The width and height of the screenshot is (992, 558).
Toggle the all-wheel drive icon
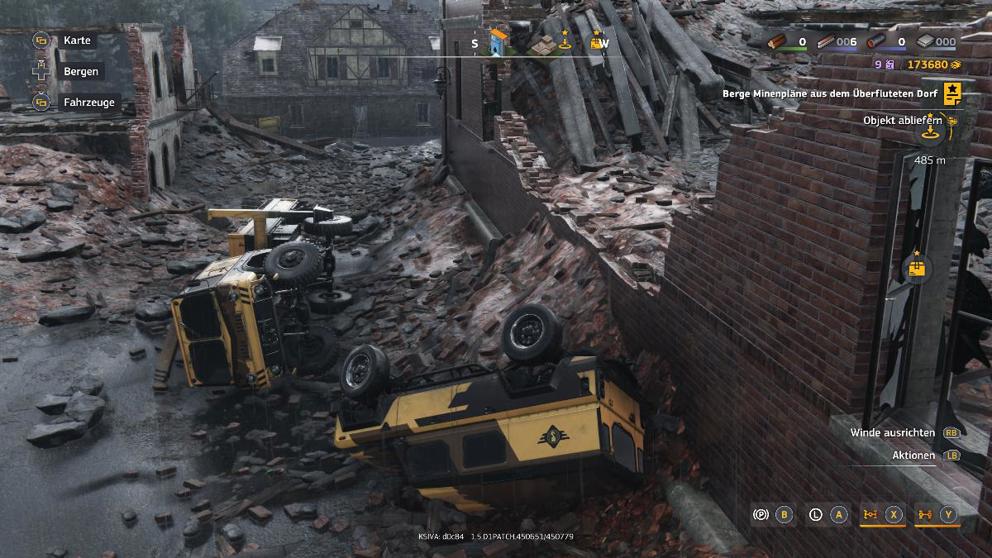925,515
